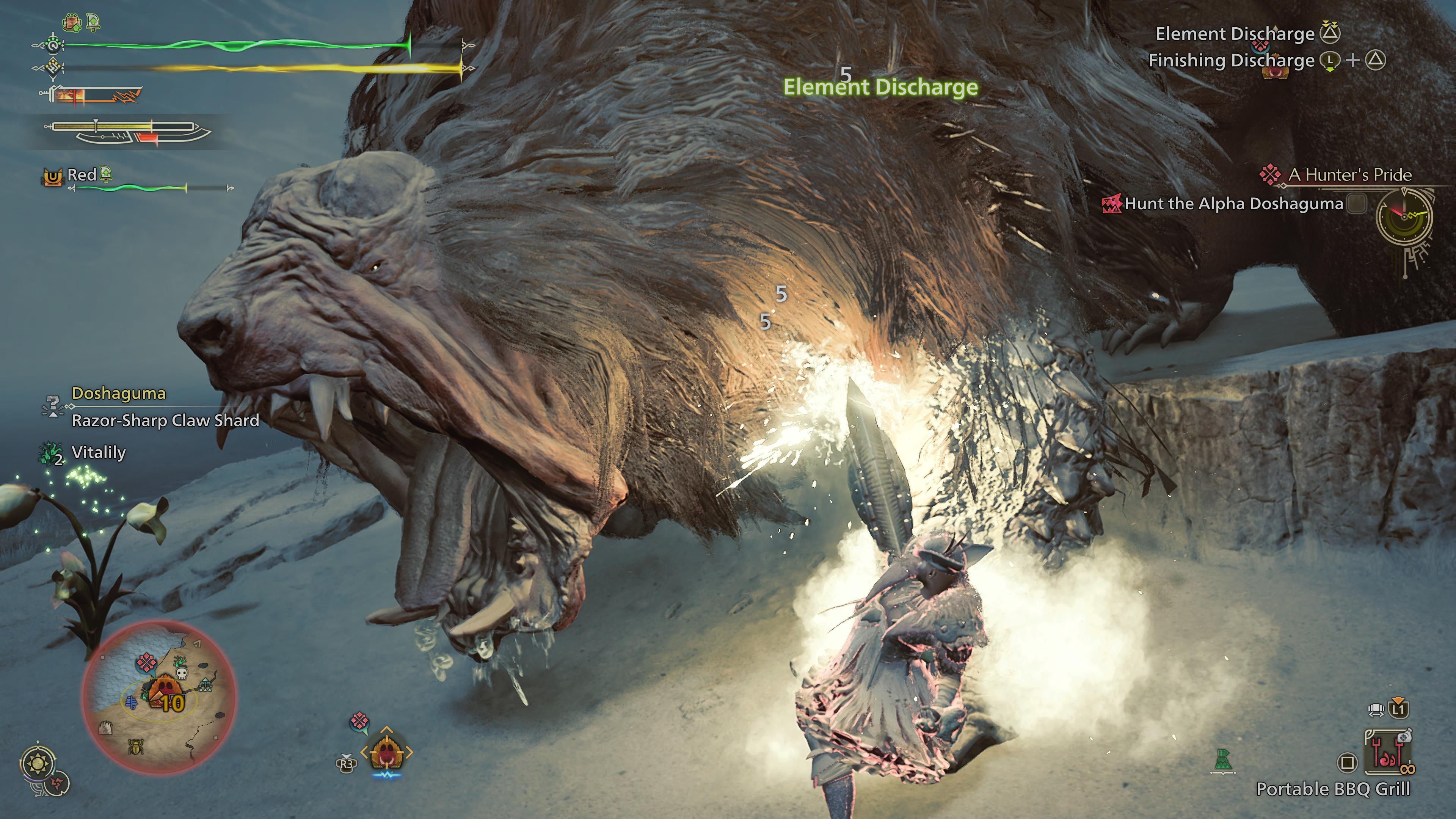
Task: Open the Razor-Sharp Claw Shard loot notification
Action: [165, 420]
